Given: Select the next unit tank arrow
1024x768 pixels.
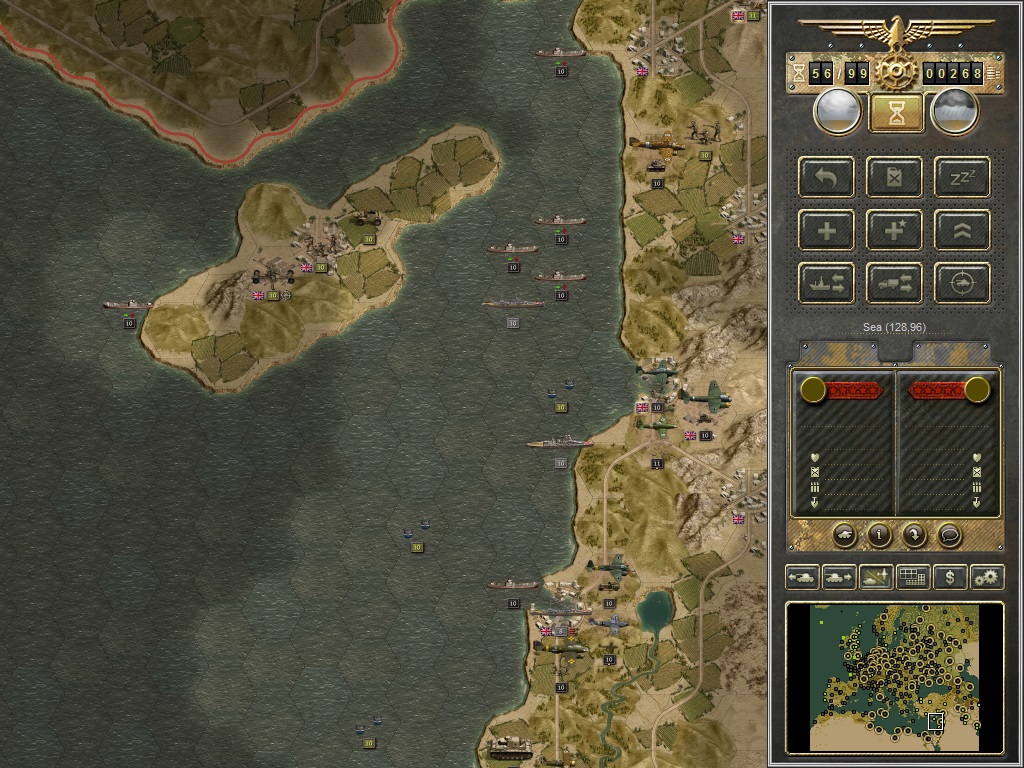Looking at the screenshot, I should coord(839,577).
